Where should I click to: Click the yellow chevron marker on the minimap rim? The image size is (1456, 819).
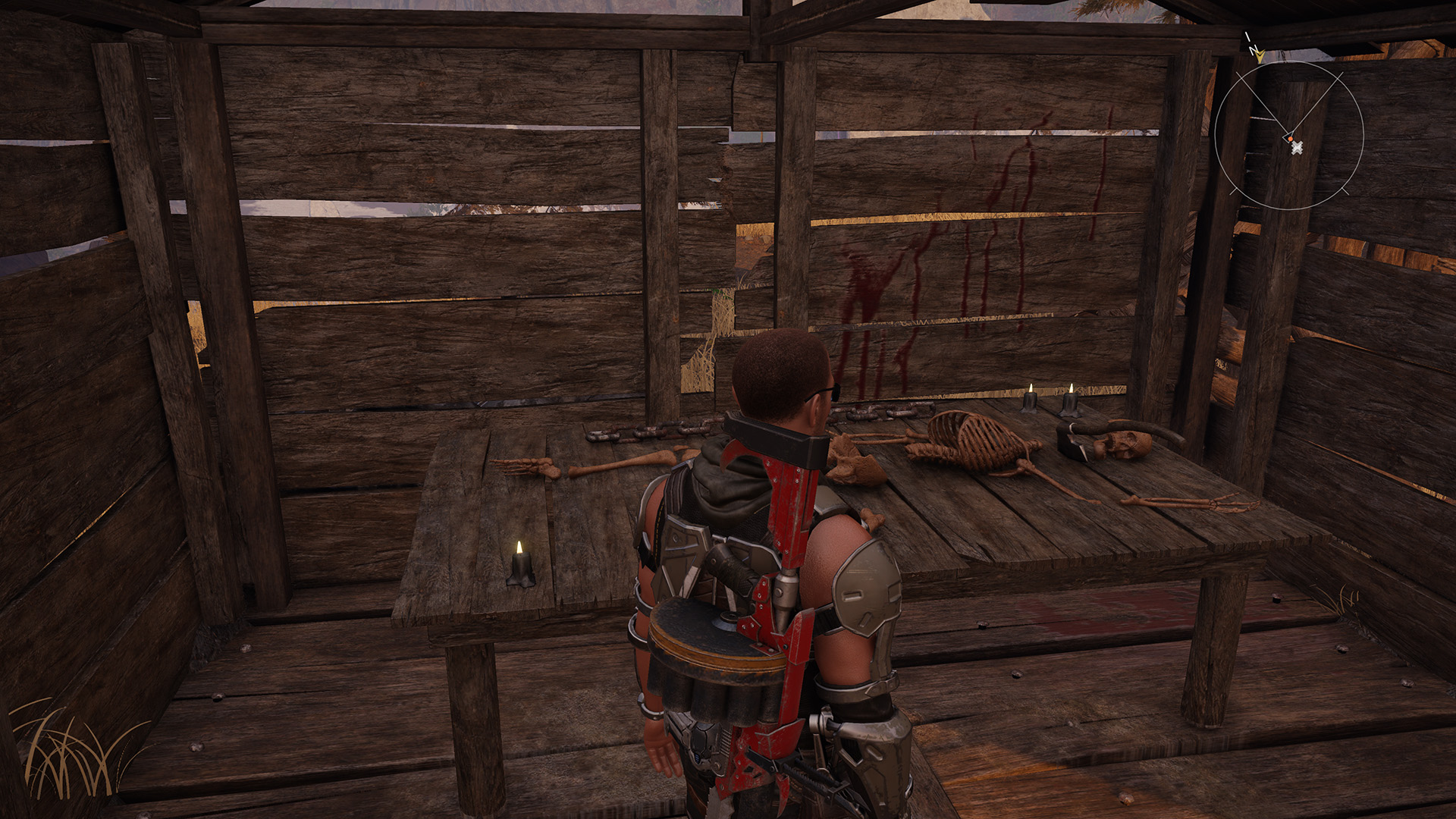pos(1260,55)
